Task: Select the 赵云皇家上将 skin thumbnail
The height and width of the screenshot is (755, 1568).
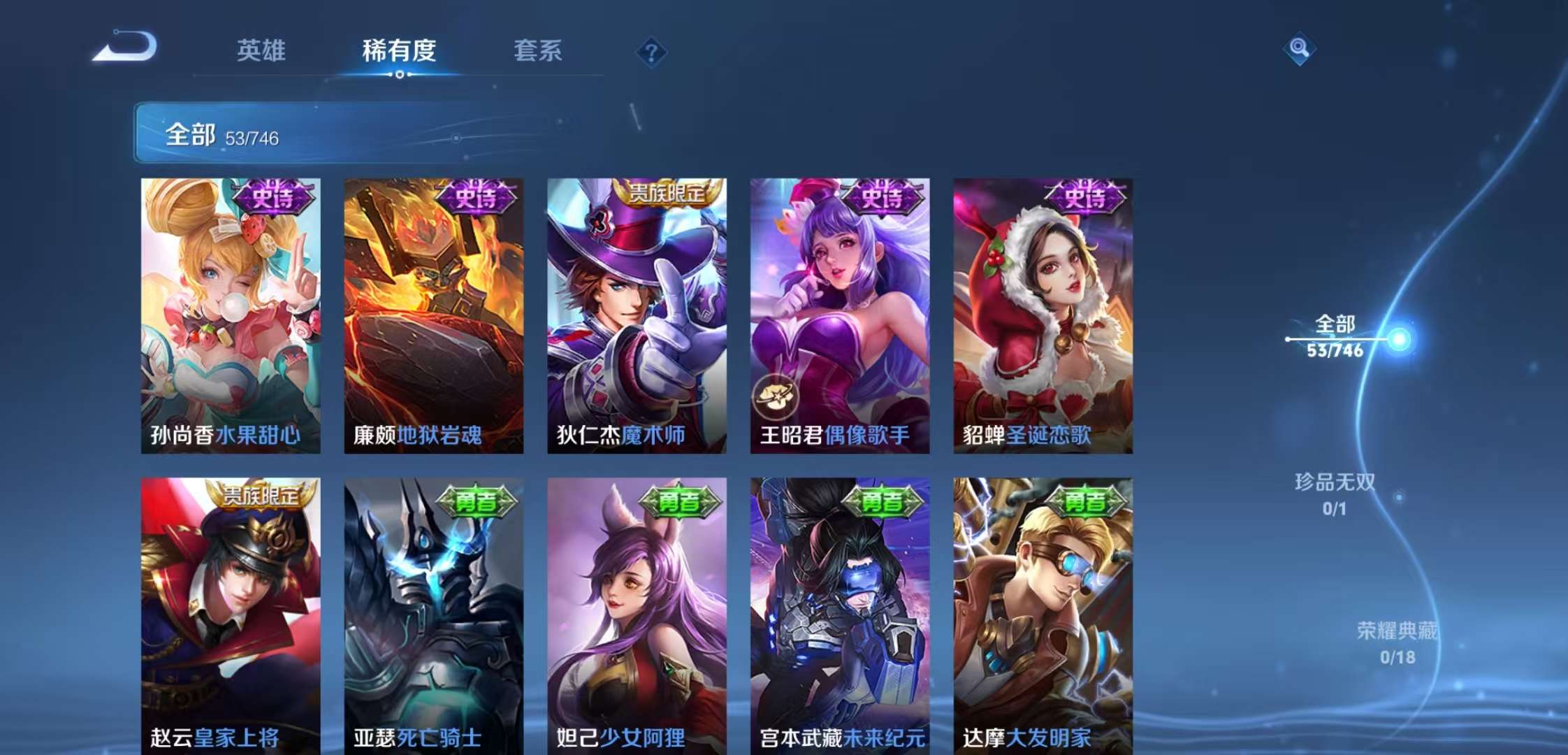Action: (234, 615)
